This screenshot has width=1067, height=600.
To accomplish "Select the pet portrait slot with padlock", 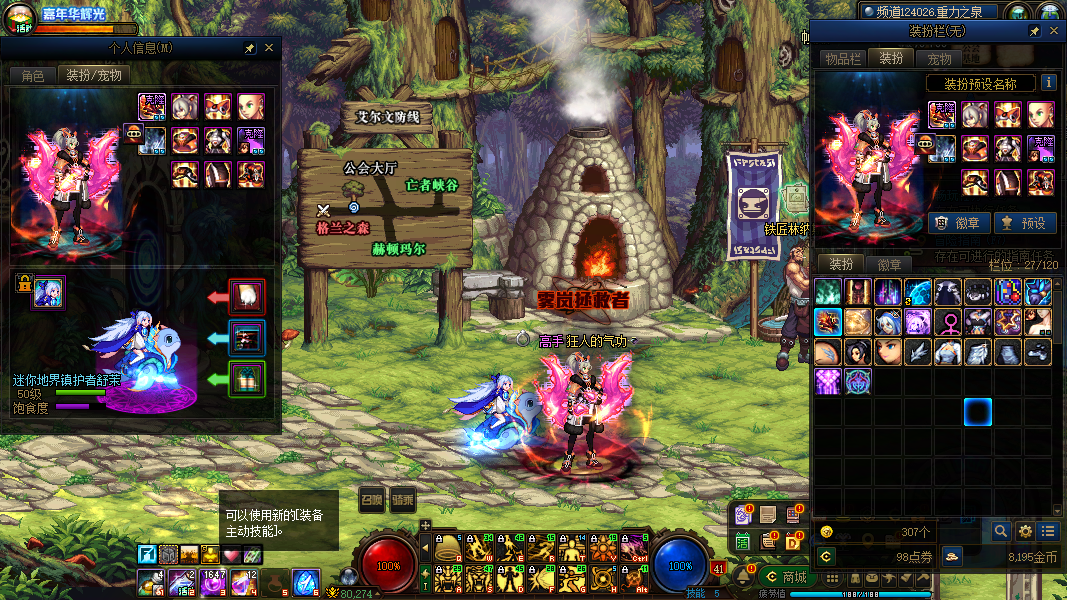I will tap(48, 292).
